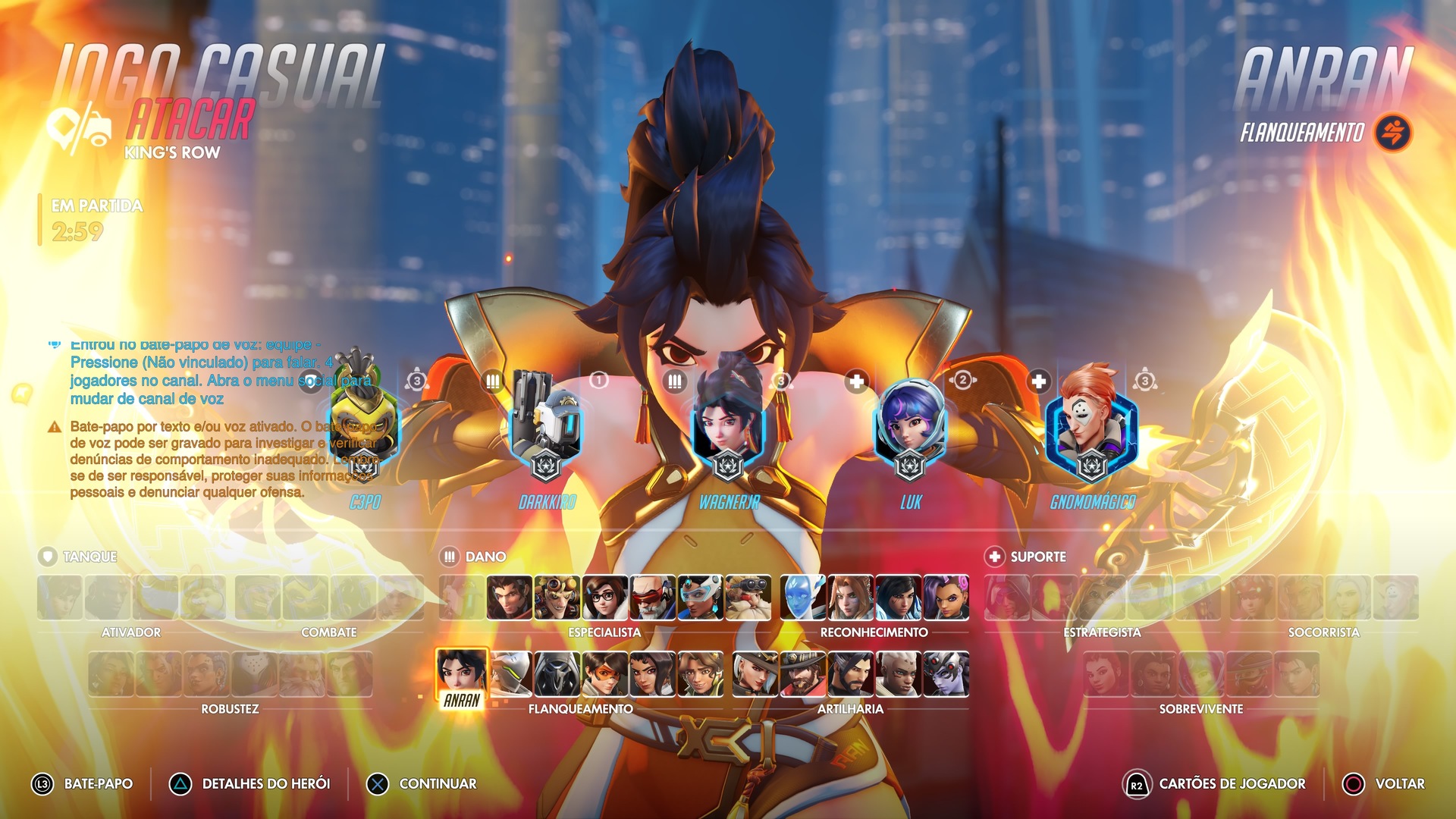Choose Soldier: 76 from the roster
Image resolution: width=1456 pixels, height=819 pixels.
pos(653,597)
